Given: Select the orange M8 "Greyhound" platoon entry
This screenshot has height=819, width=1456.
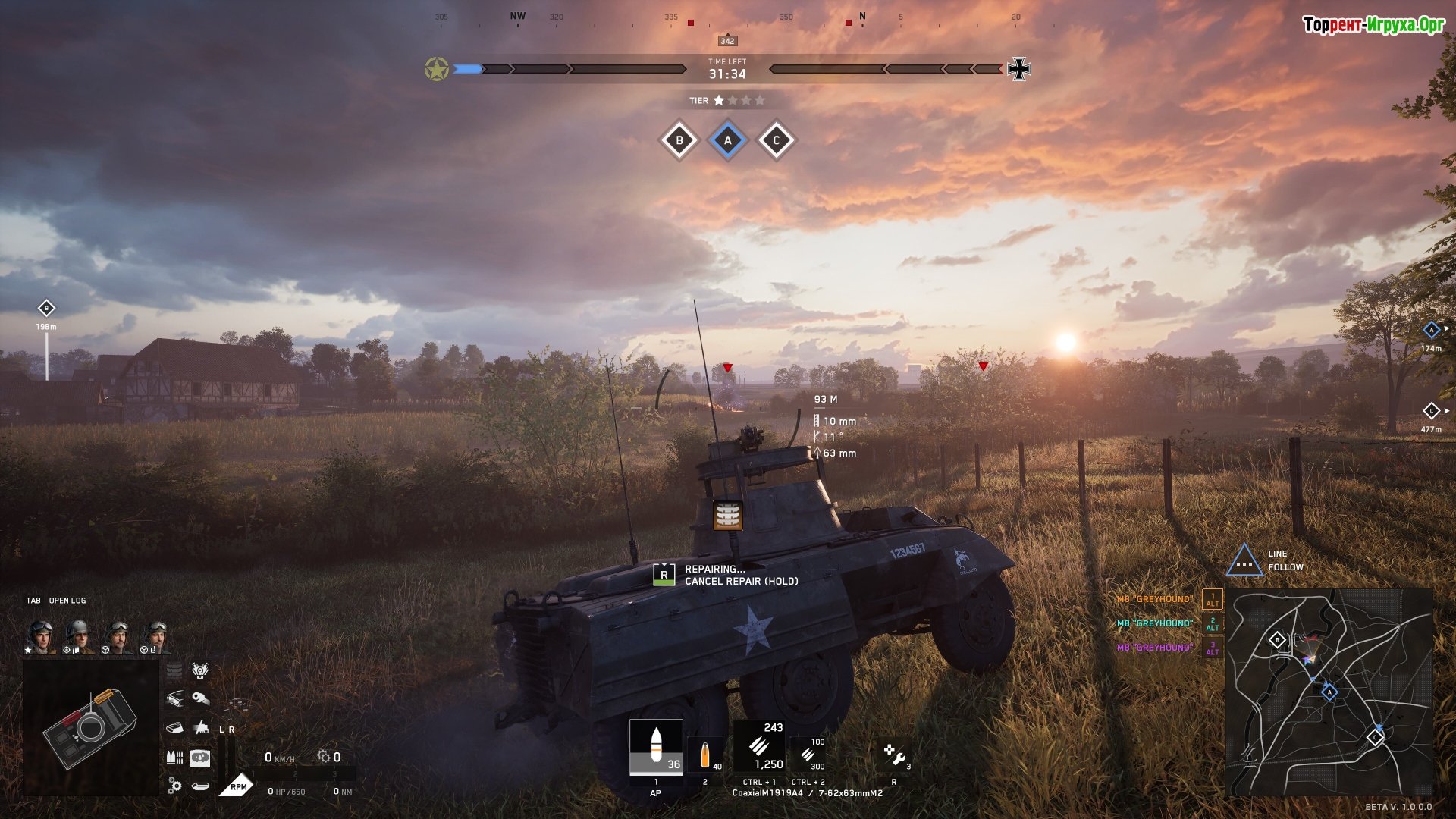Looking at the screenshot, I should click(1154, 599).
